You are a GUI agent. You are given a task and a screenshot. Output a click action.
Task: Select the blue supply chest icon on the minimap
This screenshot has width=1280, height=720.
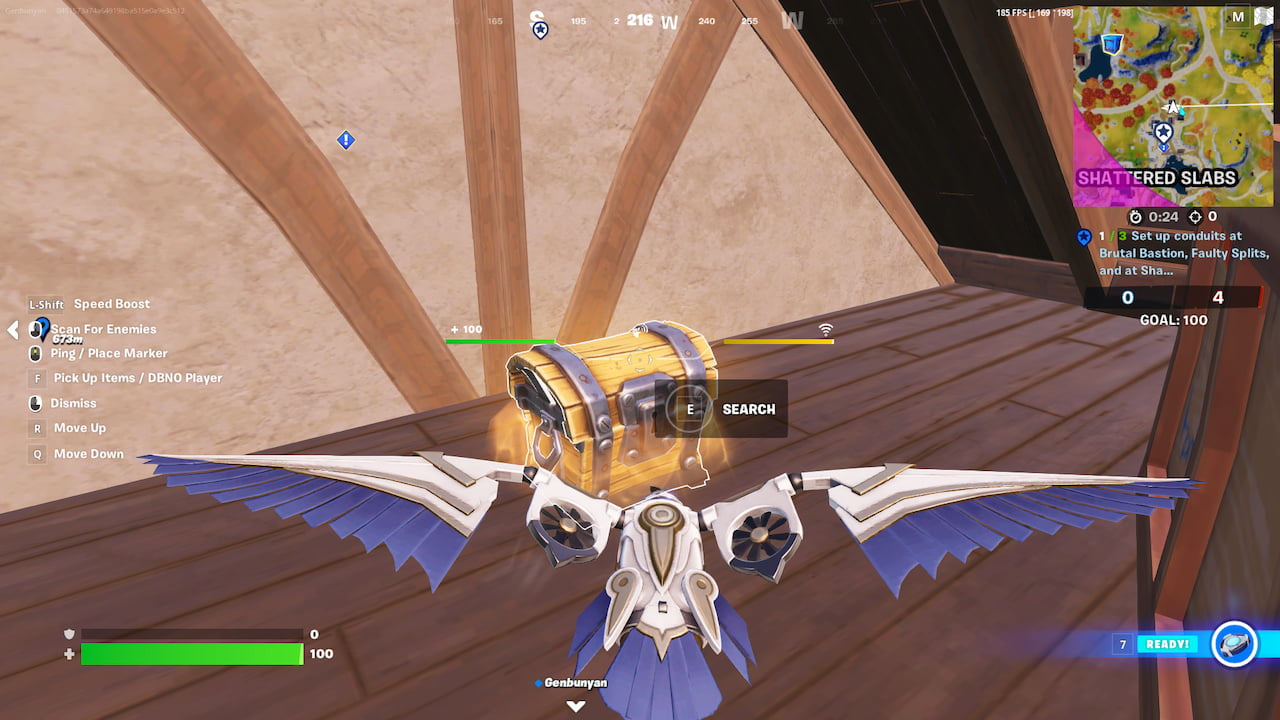coord(1112,43)
